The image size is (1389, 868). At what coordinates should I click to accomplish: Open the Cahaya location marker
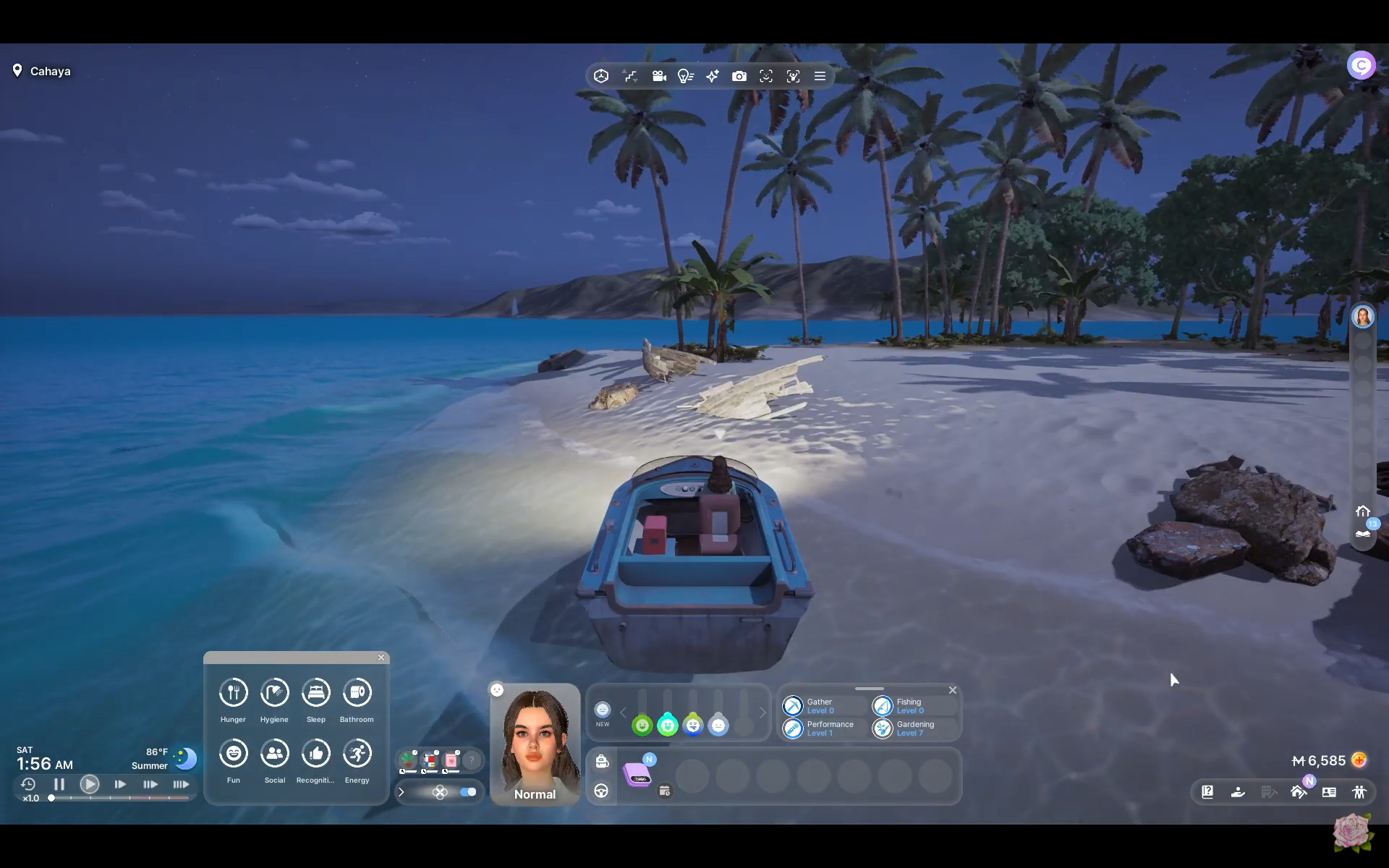(x=17, y=71)
